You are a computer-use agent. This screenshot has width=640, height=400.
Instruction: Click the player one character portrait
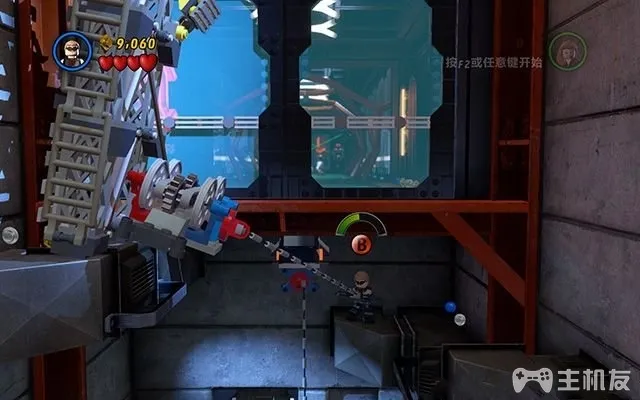[72, 50]
